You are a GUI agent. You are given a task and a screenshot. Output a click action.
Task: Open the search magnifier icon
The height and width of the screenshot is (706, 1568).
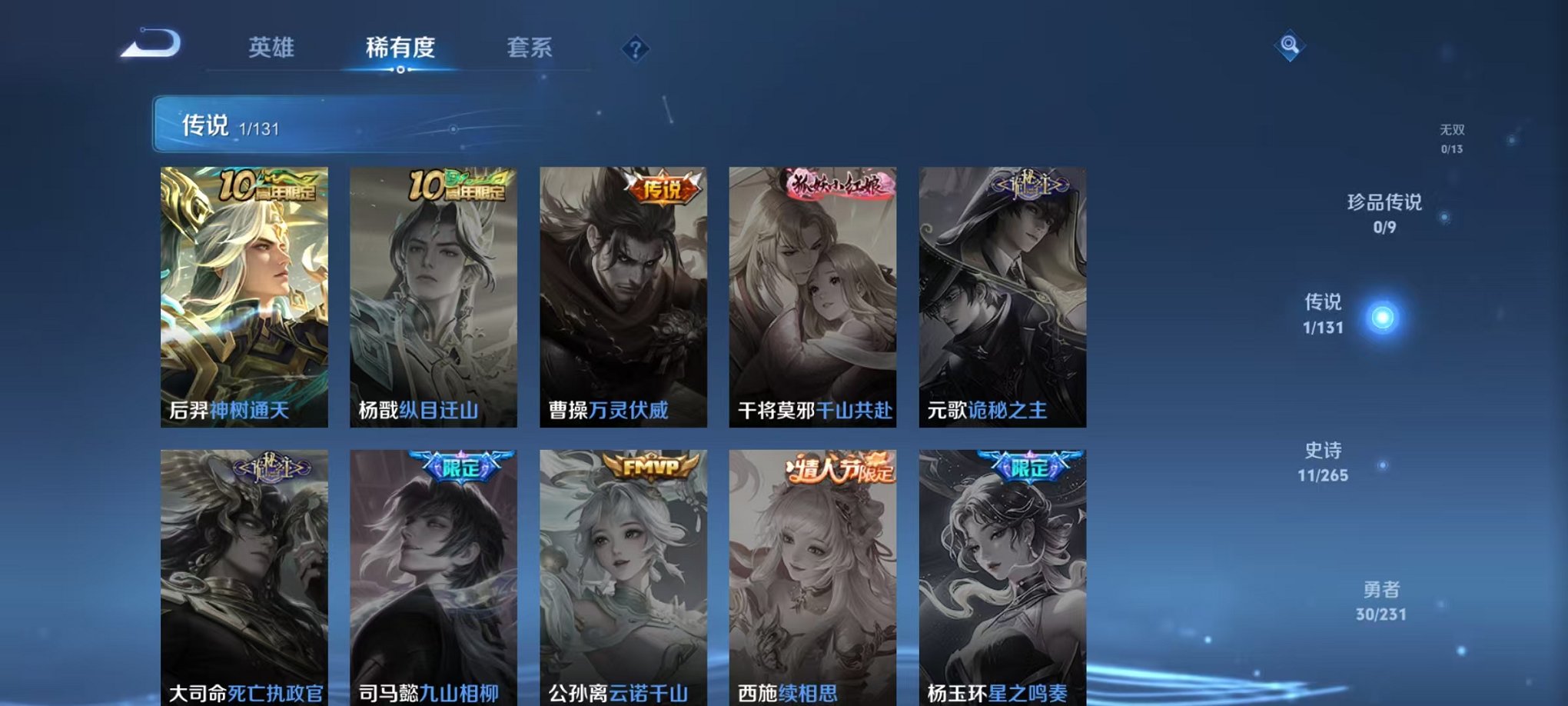tap(1288, 48)
